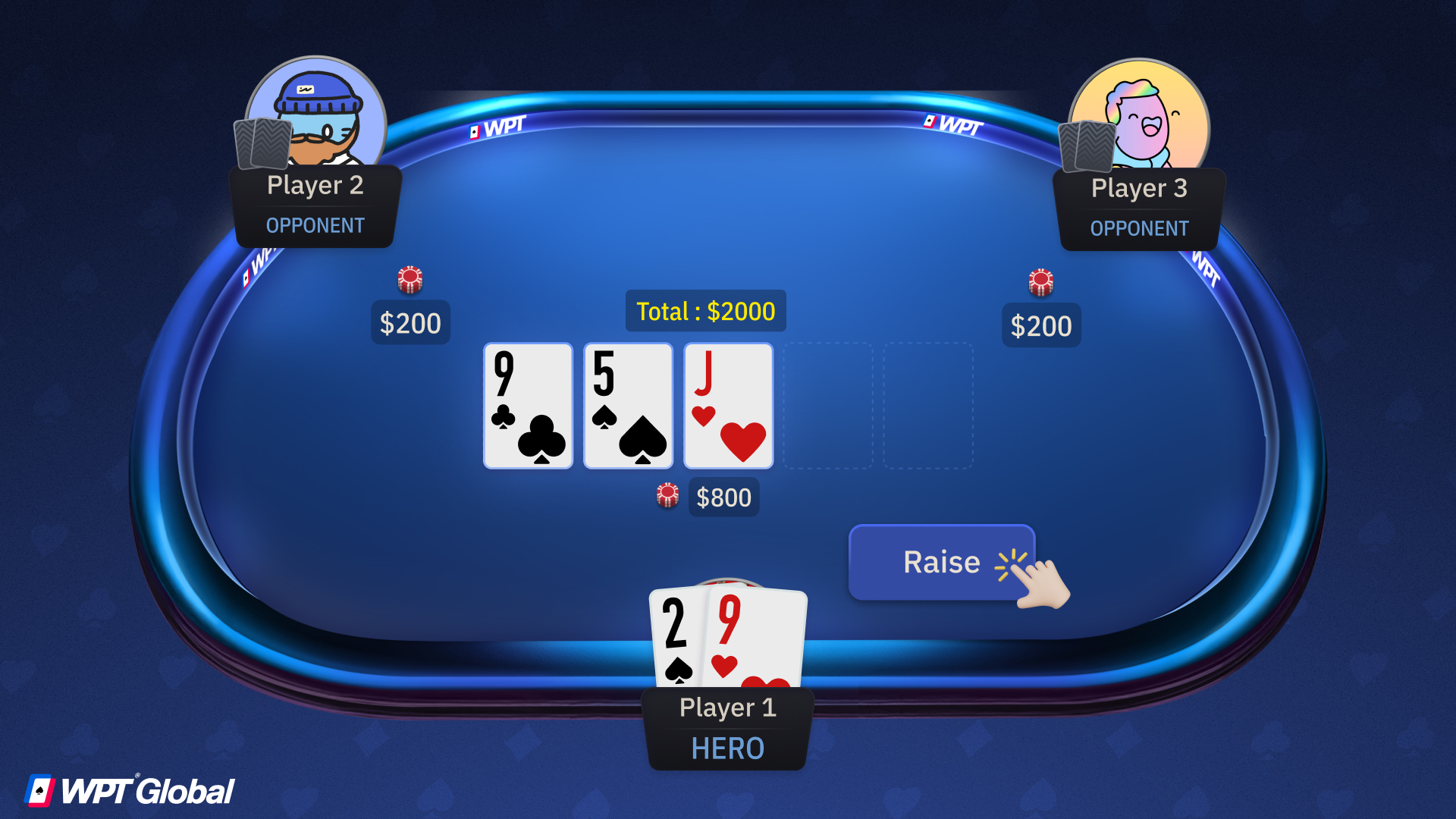1456x819 pixels.
Task: Select the 5 of spades community card
Action: pyautogui.click(x=628, y=405)
